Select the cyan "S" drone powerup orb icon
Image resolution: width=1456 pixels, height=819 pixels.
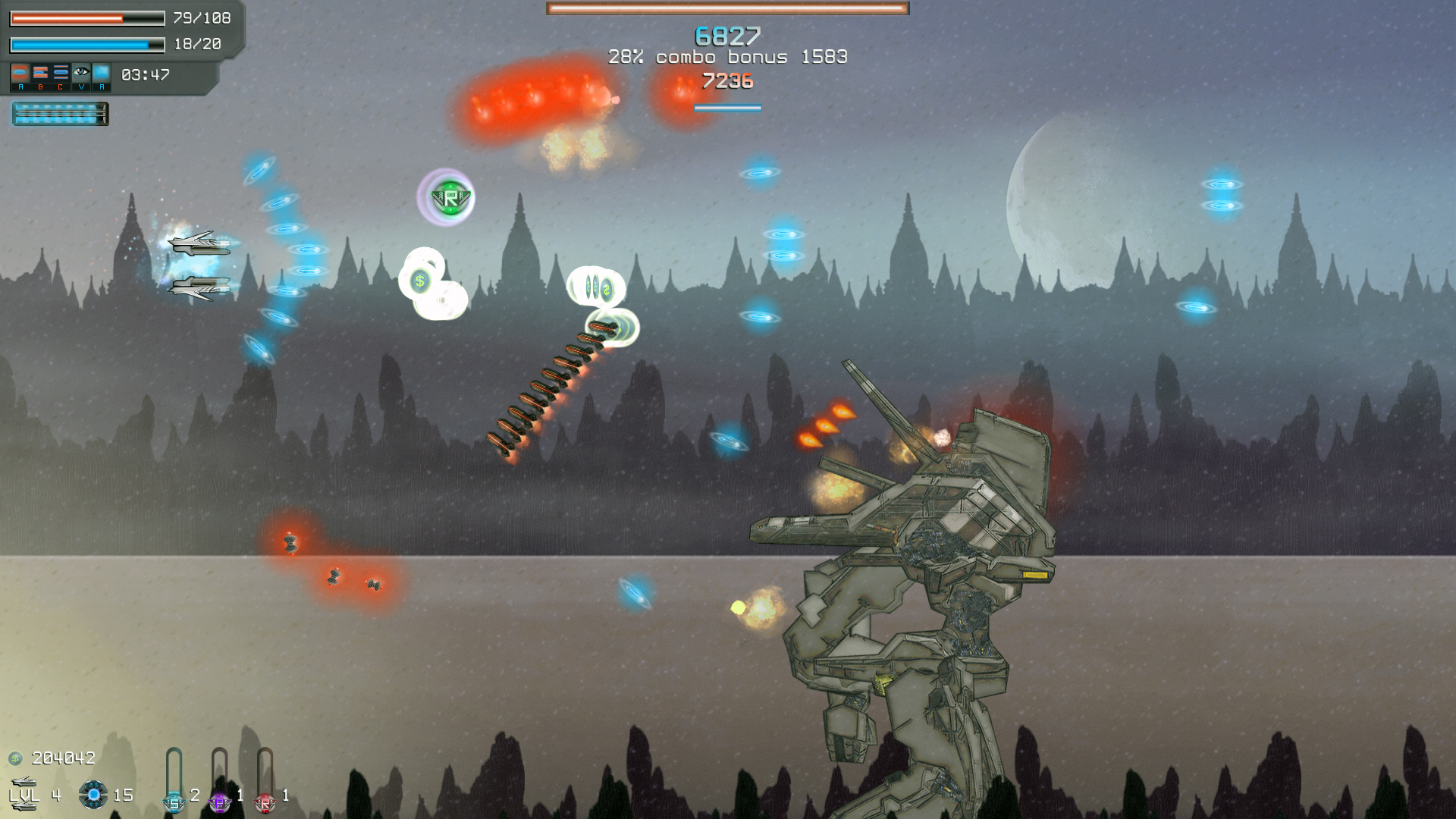[174, 802]
